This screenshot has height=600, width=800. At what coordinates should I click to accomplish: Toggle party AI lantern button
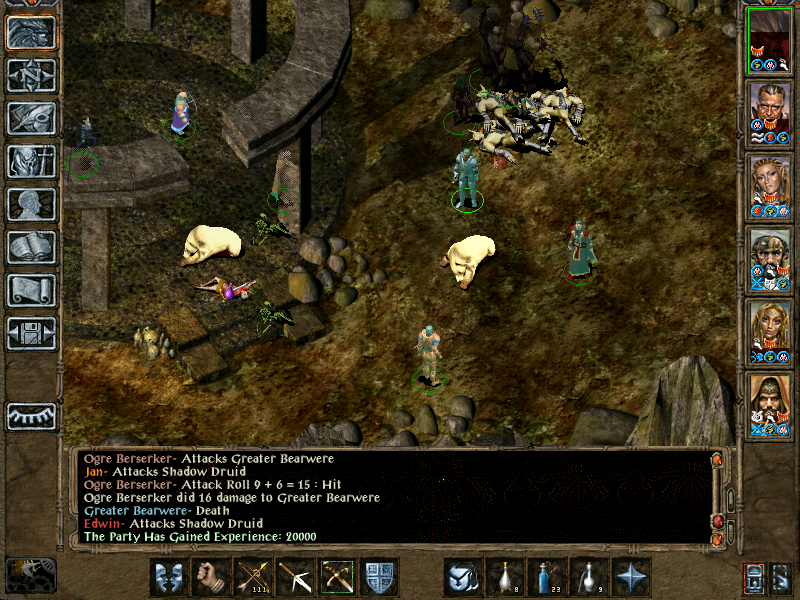752,577
